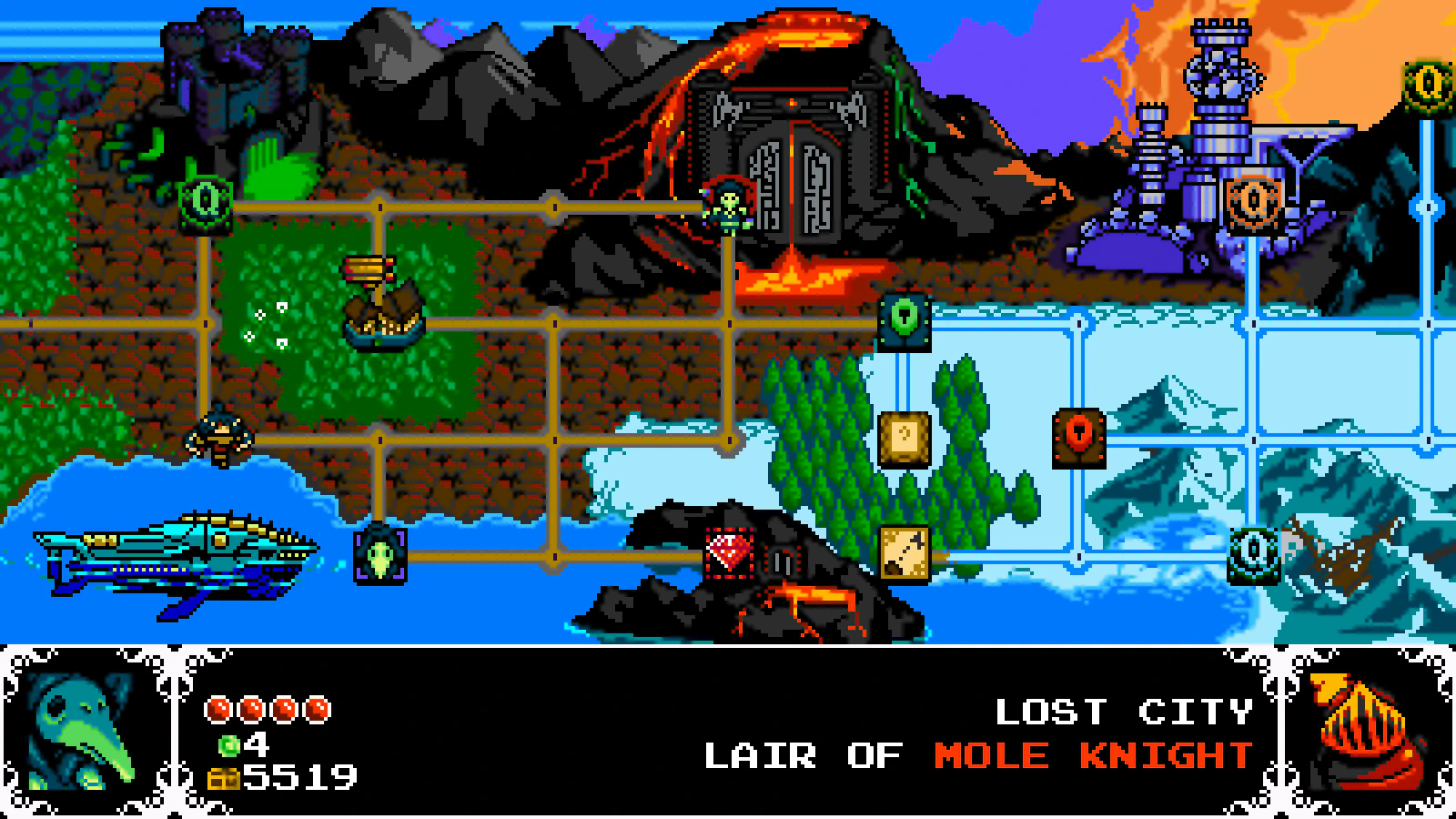Open the music sheet square node
Screen dimensions: 1456x819
(903, 440)
